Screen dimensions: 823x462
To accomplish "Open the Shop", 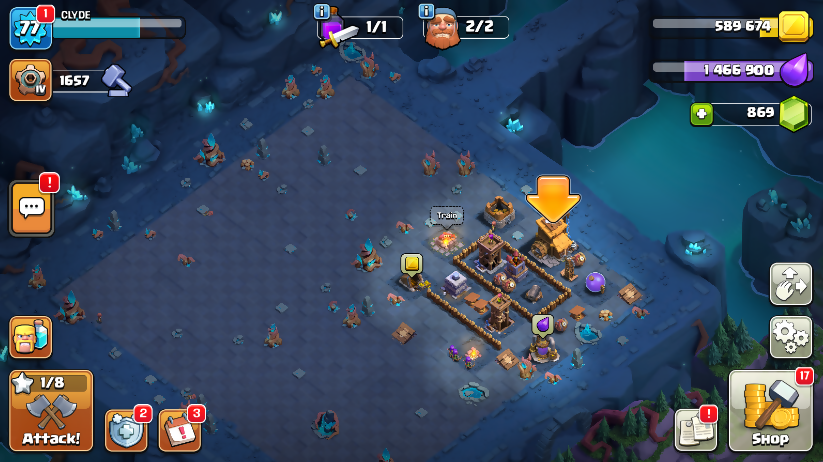I will coord(770,411).
